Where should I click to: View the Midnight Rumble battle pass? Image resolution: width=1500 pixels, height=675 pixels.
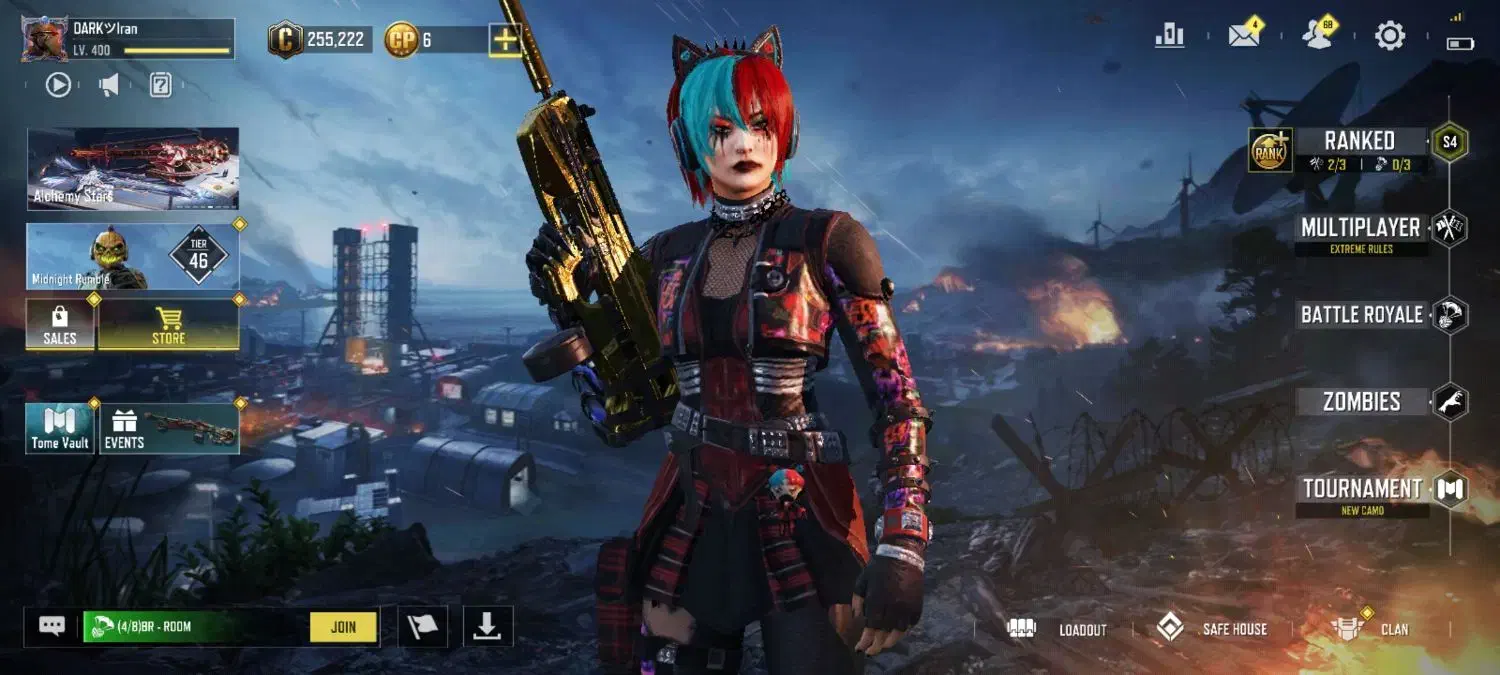click(x=133, y=256)
